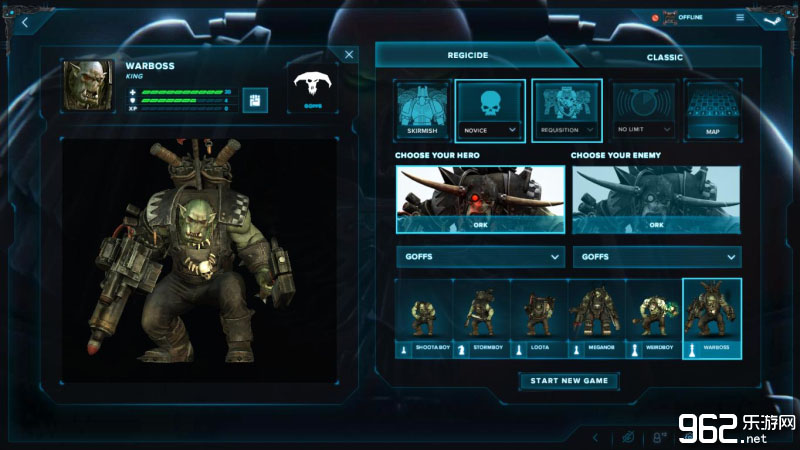The height and width of the screenshot is (450, 800).
Task: Open the Novice difficulty dropdown
Action: click(490, 129)
